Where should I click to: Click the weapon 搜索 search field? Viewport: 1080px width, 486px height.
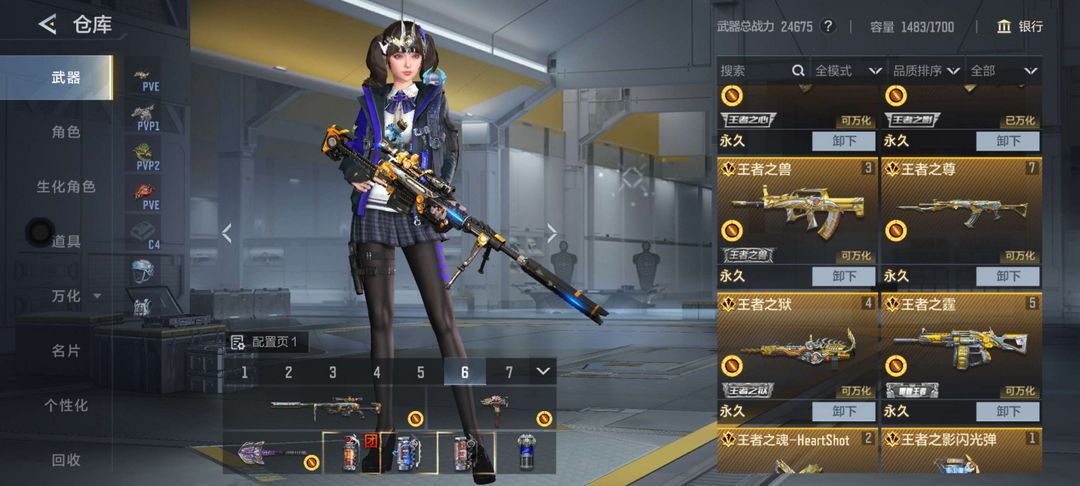pos(755,71)
